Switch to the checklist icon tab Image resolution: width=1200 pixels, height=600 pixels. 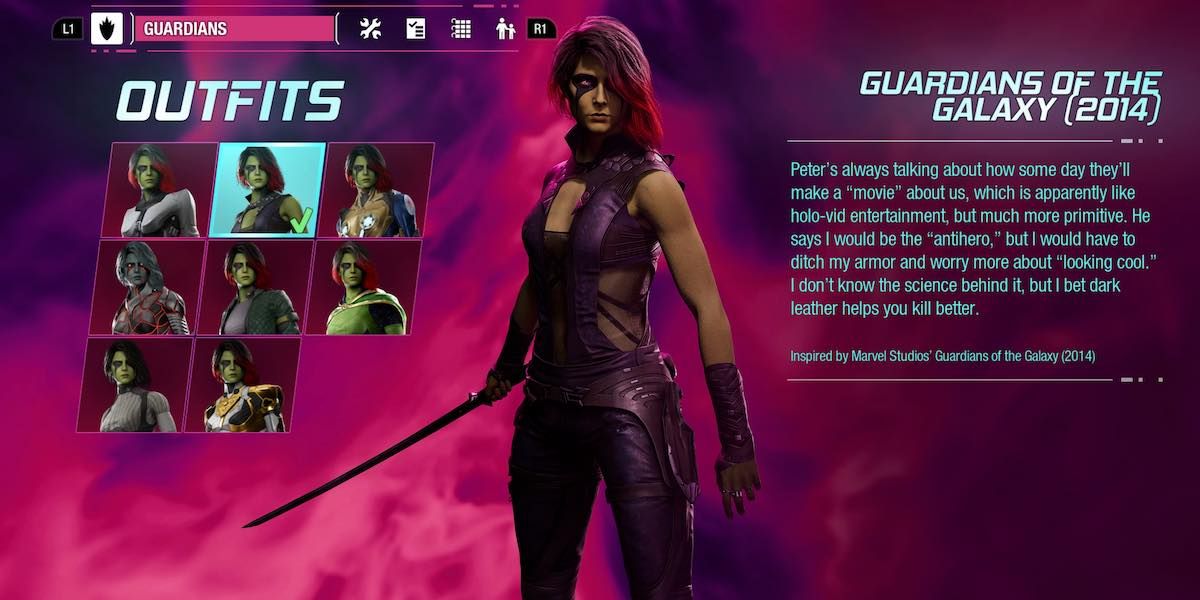(x=416, y=29)
